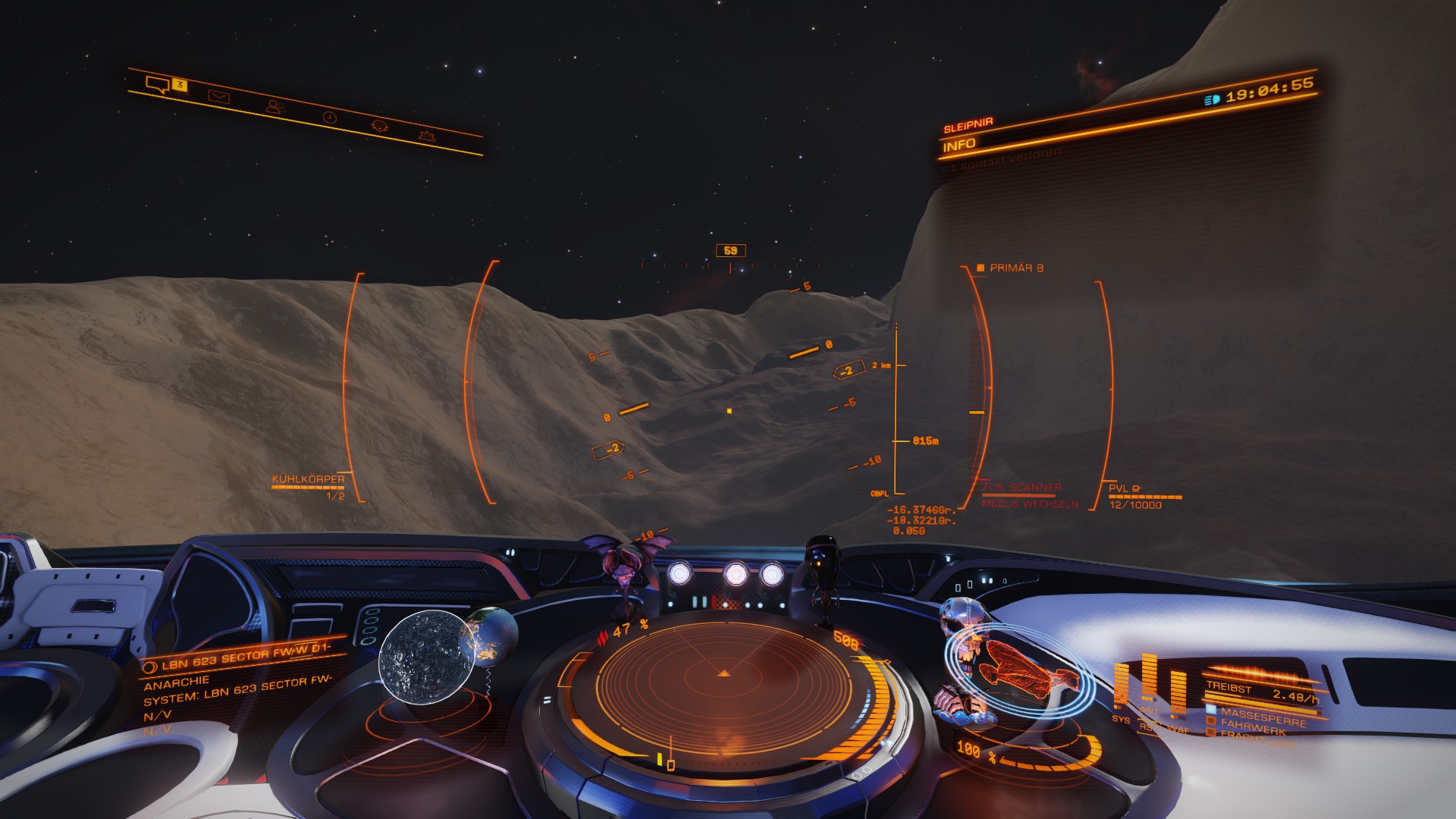Open the friends and social tab
Image resolution: width=1456 pixels, height=819 pixels.
point(275,107)
